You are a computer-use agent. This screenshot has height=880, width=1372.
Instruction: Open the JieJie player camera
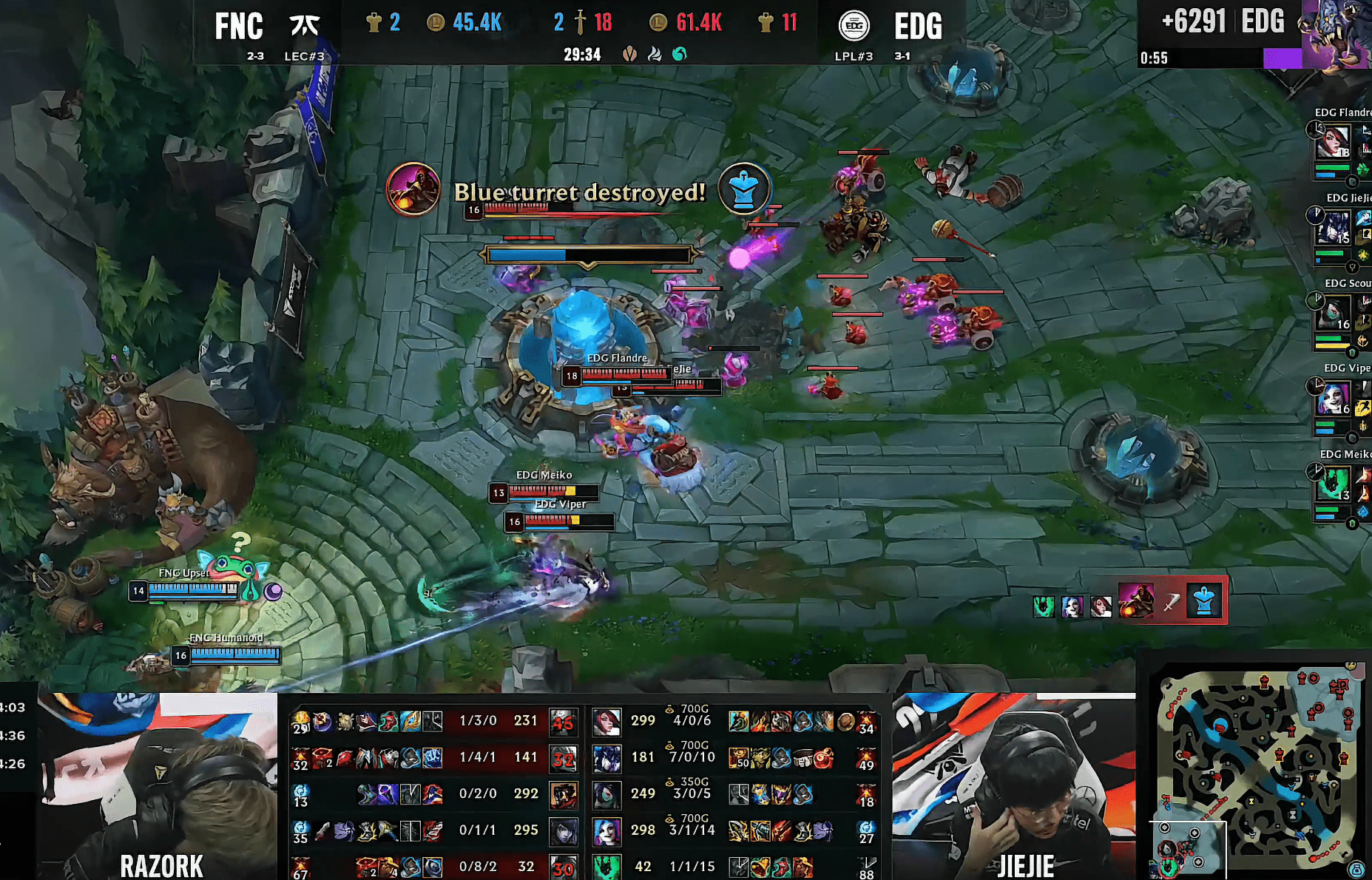(x=1013, y=785)
